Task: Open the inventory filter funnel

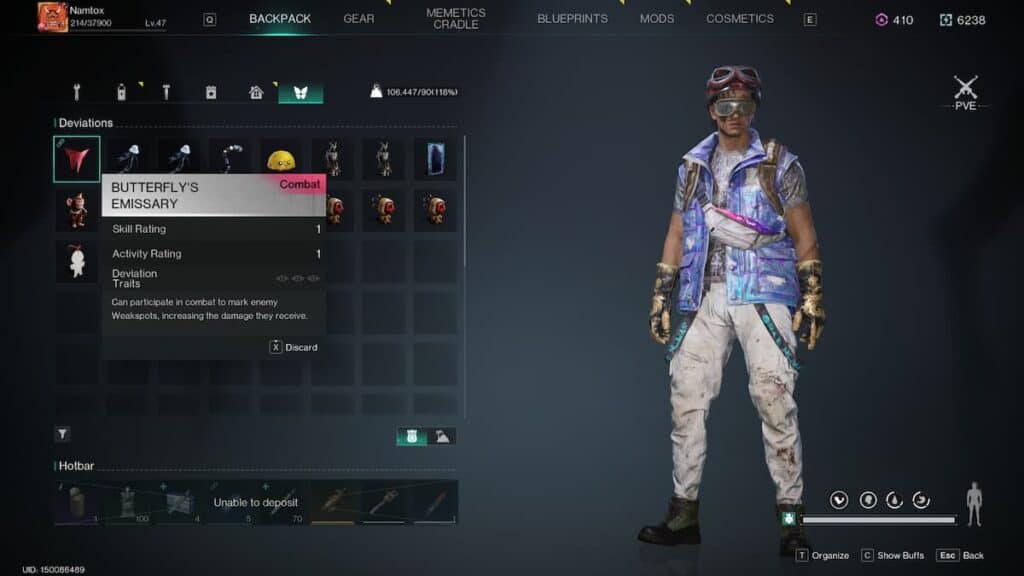Action: click(63, 434)
